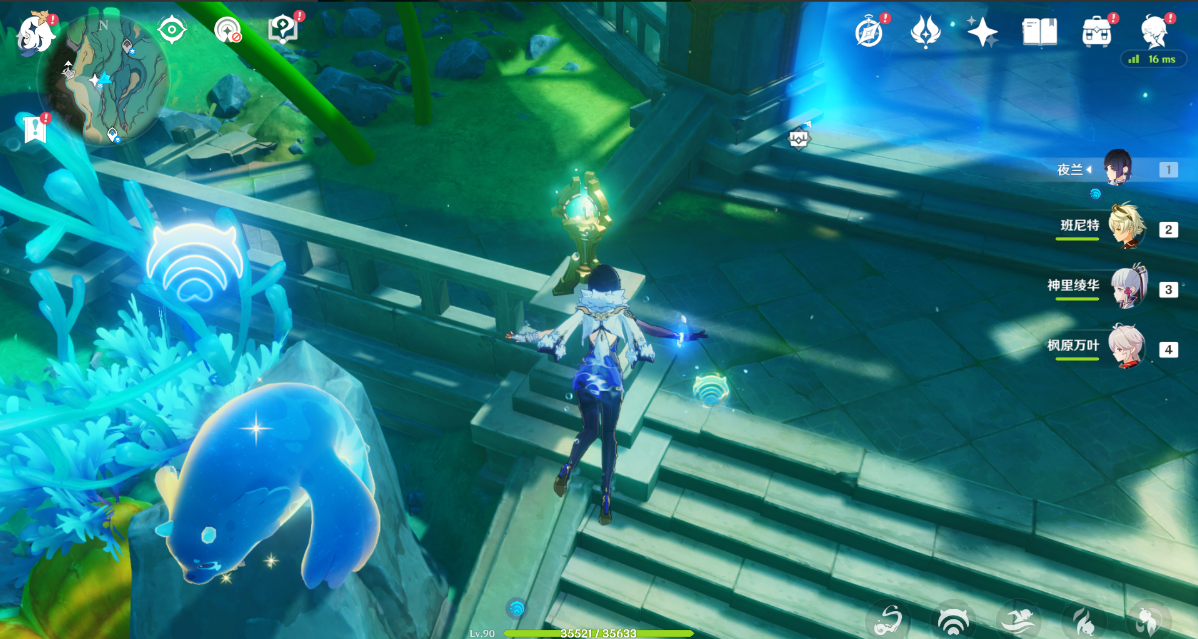The height and width of the screenshot is (639, 1198).
Task: Open the Paimon main menu
Action: click(x=33, y=33)
